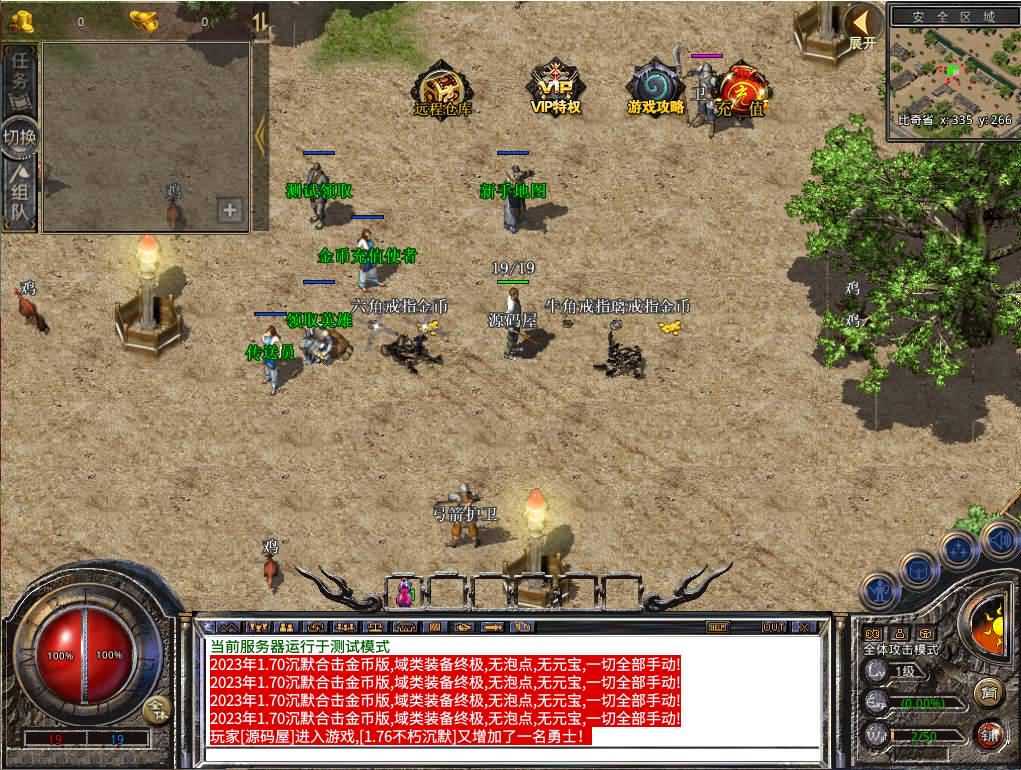Click the blue scales button
This screenshot has height=770, width=1021.
click(x=959, y=549)
